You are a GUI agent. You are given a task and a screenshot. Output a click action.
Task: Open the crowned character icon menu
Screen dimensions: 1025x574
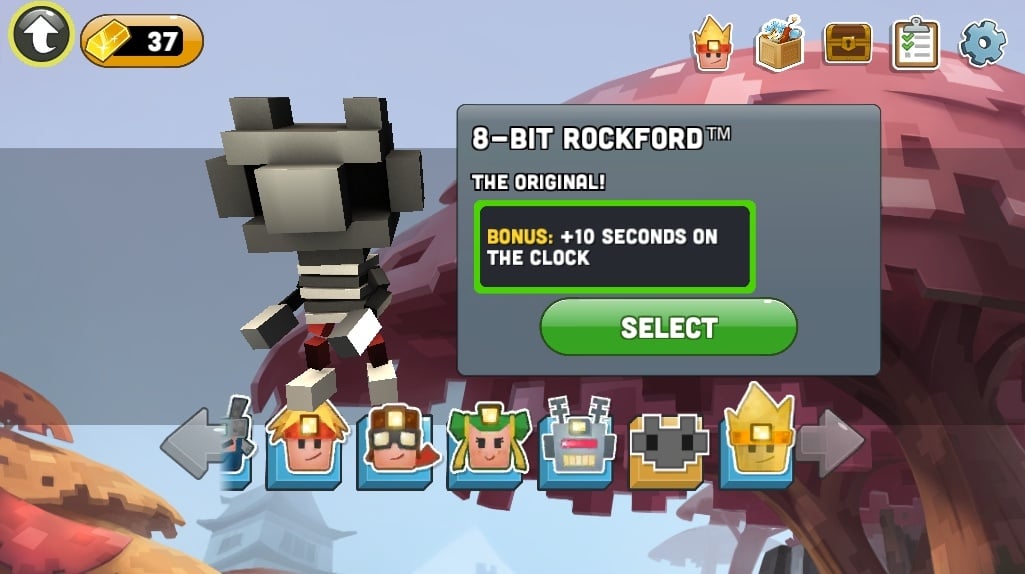tap(711, 42)
